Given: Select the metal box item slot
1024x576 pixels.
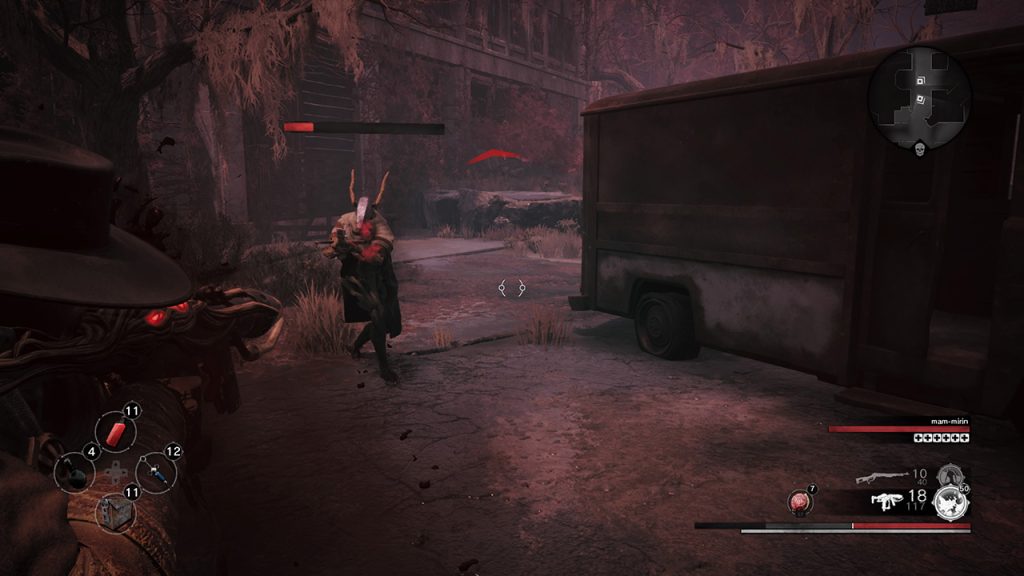Looking at the screenshot, I should tap(114, 511).
